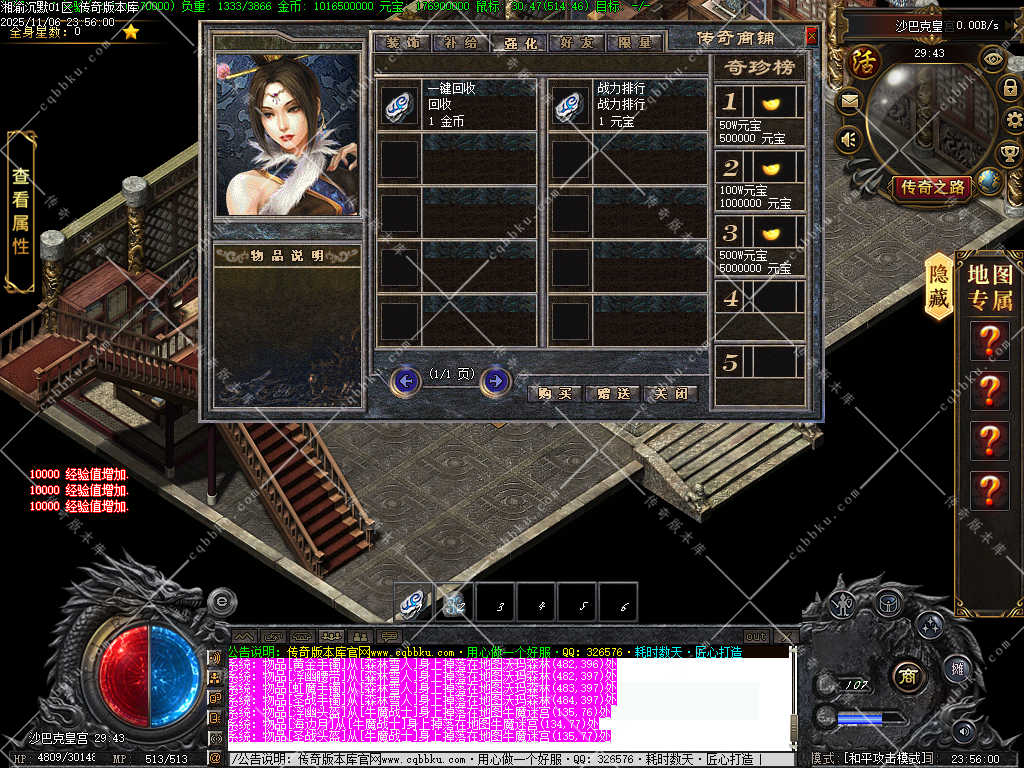Open the gear settings icon

click(x=1010, y=120)
